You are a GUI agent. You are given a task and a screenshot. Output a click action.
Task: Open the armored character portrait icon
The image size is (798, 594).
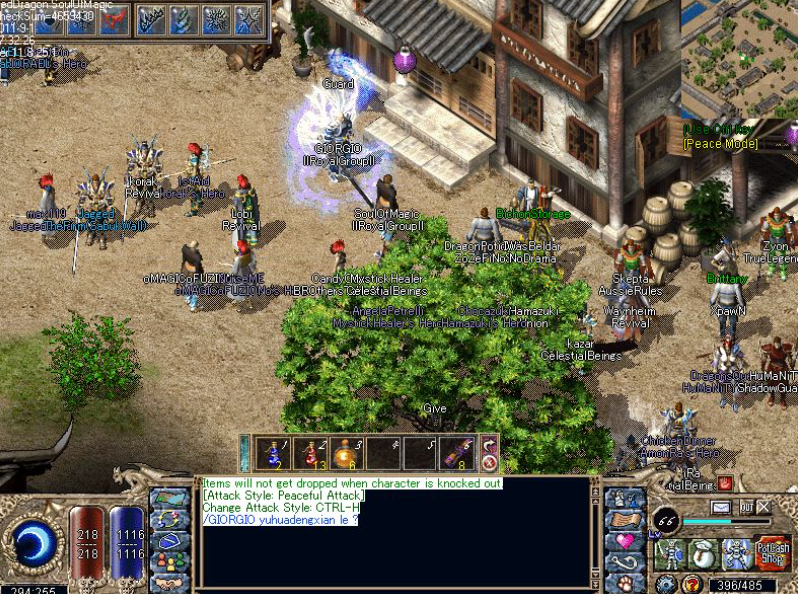pyautogui.click(x=670, y=553)
